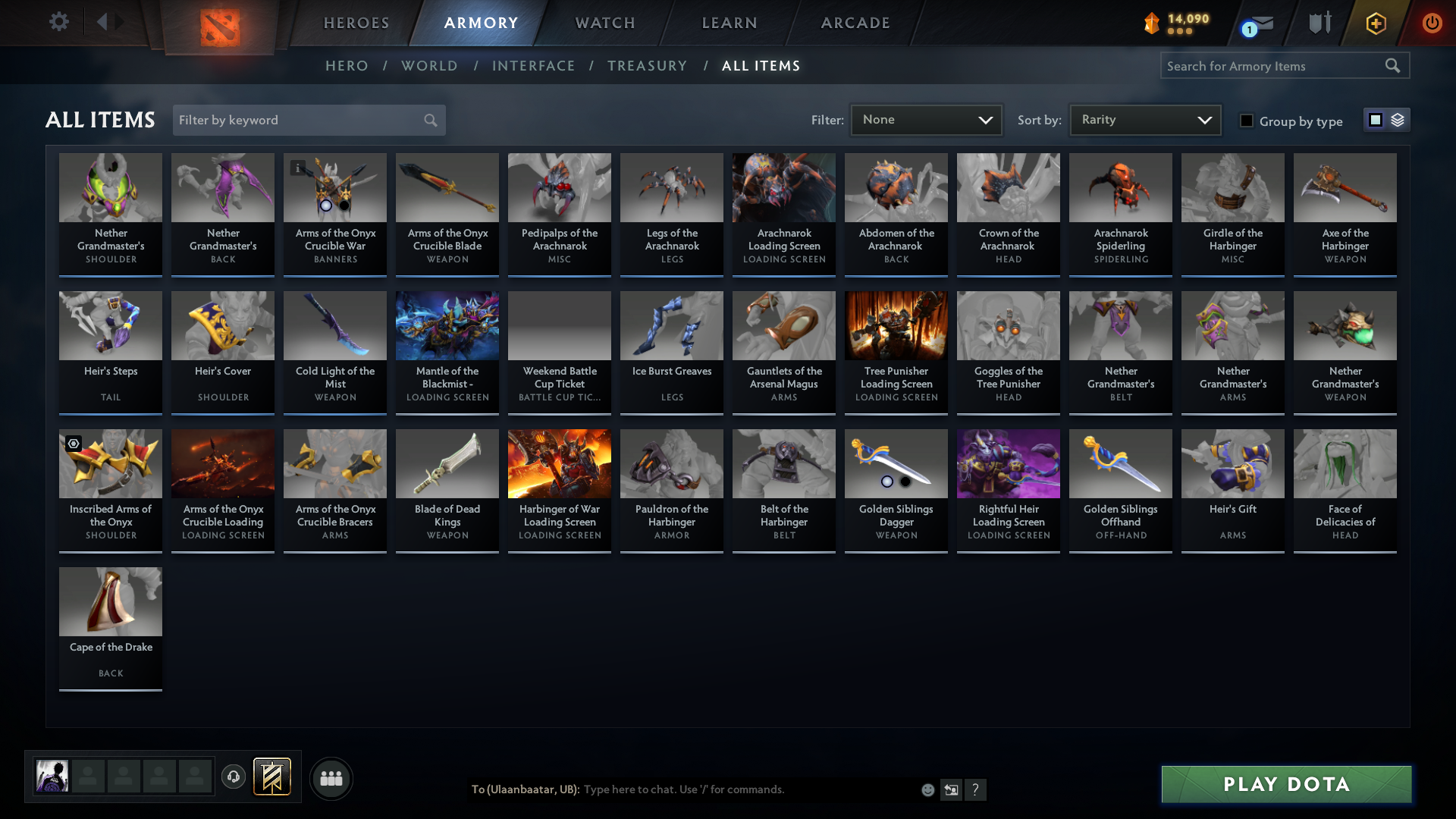Open the Sort by Rarity dropdown

[1144, 119]
